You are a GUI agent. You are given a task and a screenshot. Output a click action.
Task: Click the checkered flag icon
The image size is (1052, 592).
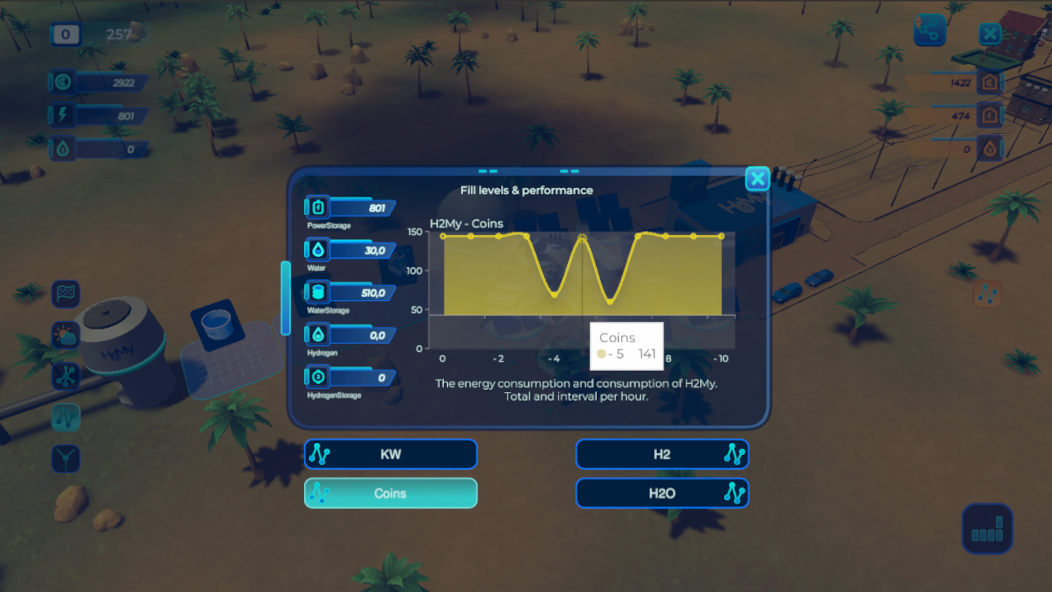pyautogui.click(x=65, y=294)
